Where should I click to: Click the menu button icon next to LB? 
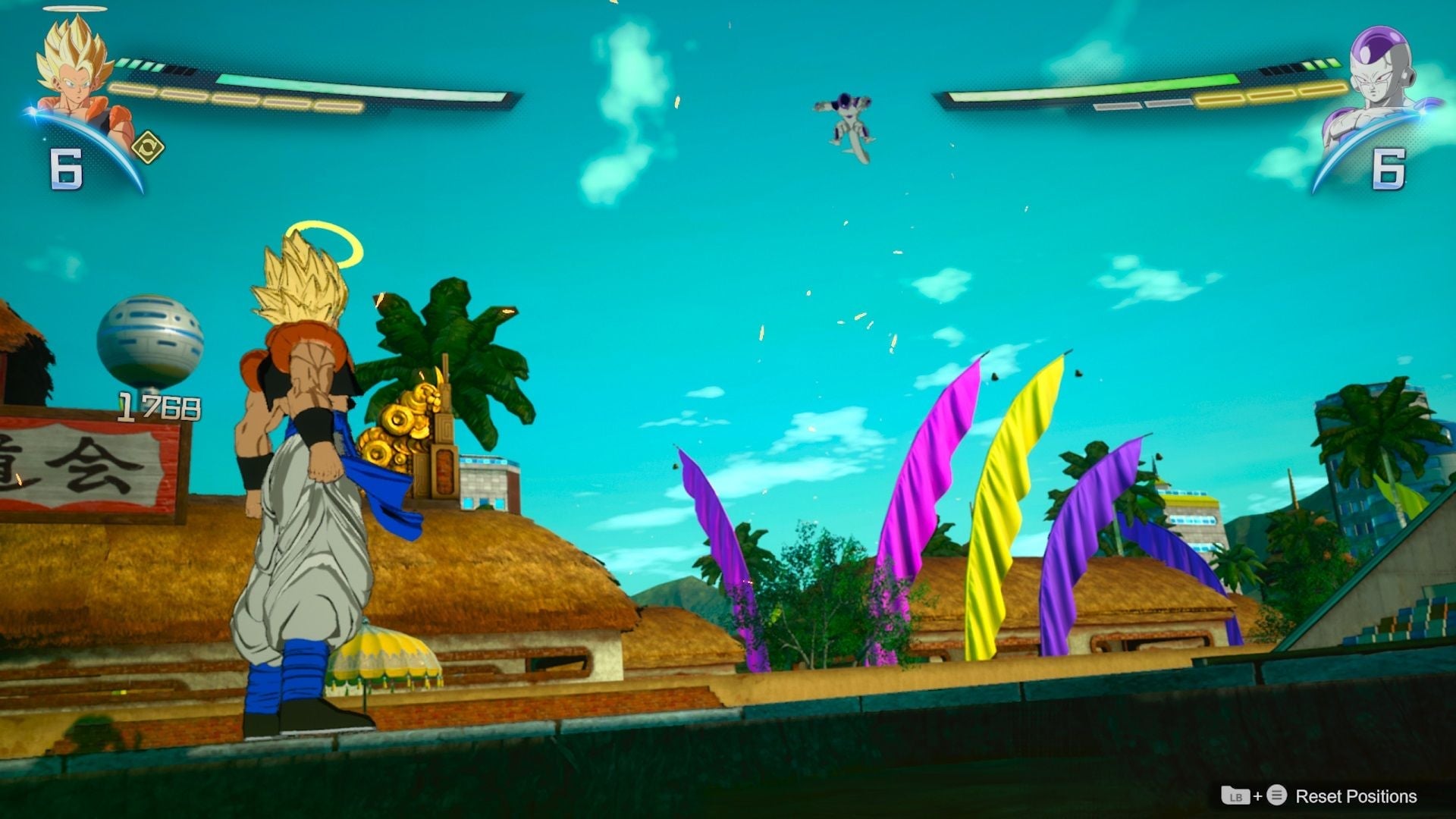[x=1276, y=796]
